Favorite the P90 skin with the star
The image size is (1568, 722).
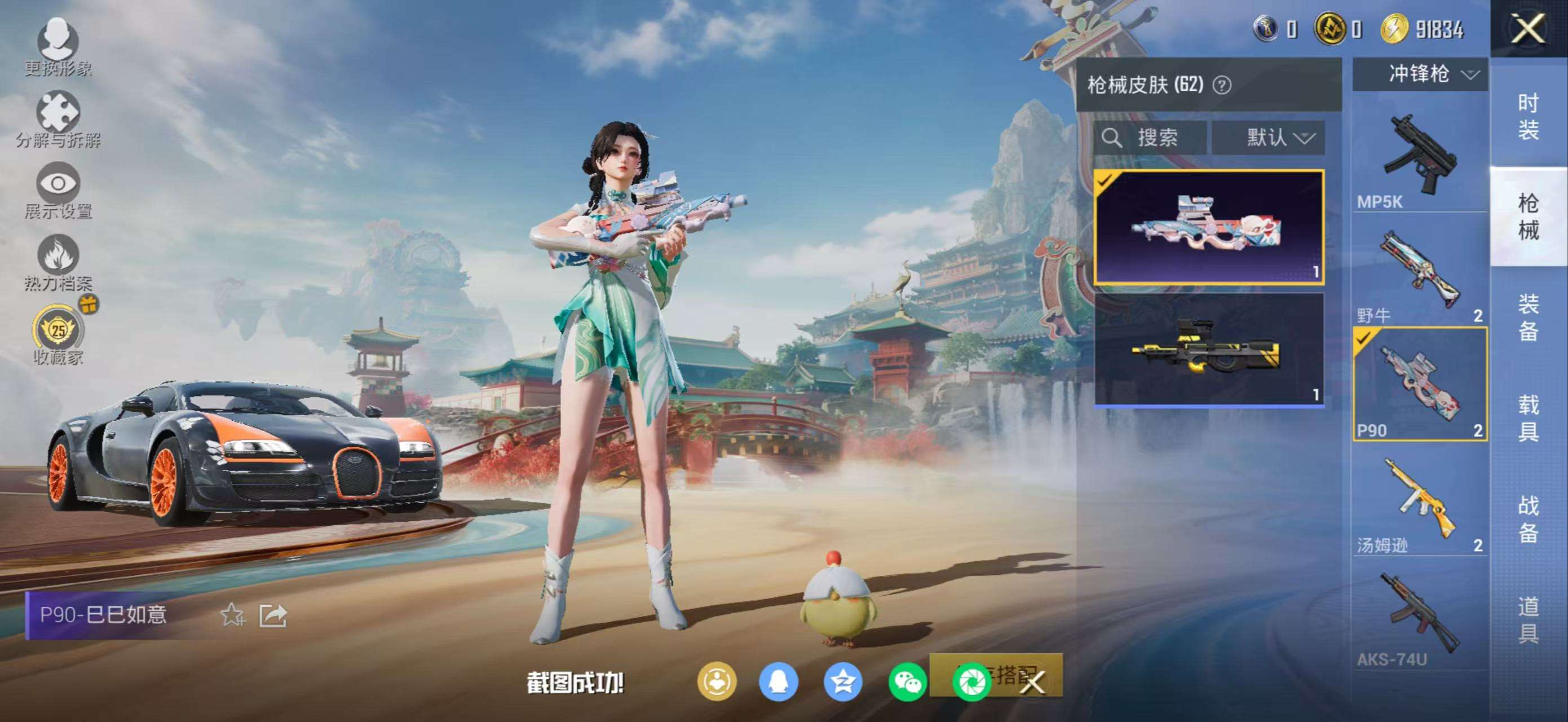coord(232,615)
